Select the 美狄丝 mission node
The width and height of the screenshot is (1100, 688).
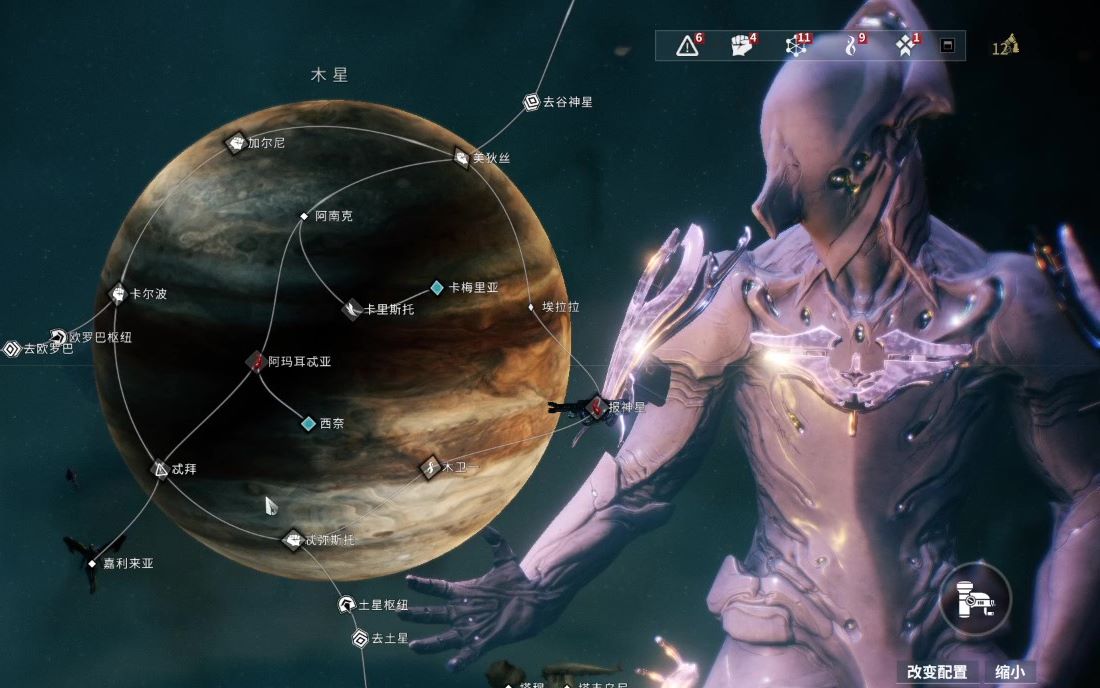click(x=461, y=157)
